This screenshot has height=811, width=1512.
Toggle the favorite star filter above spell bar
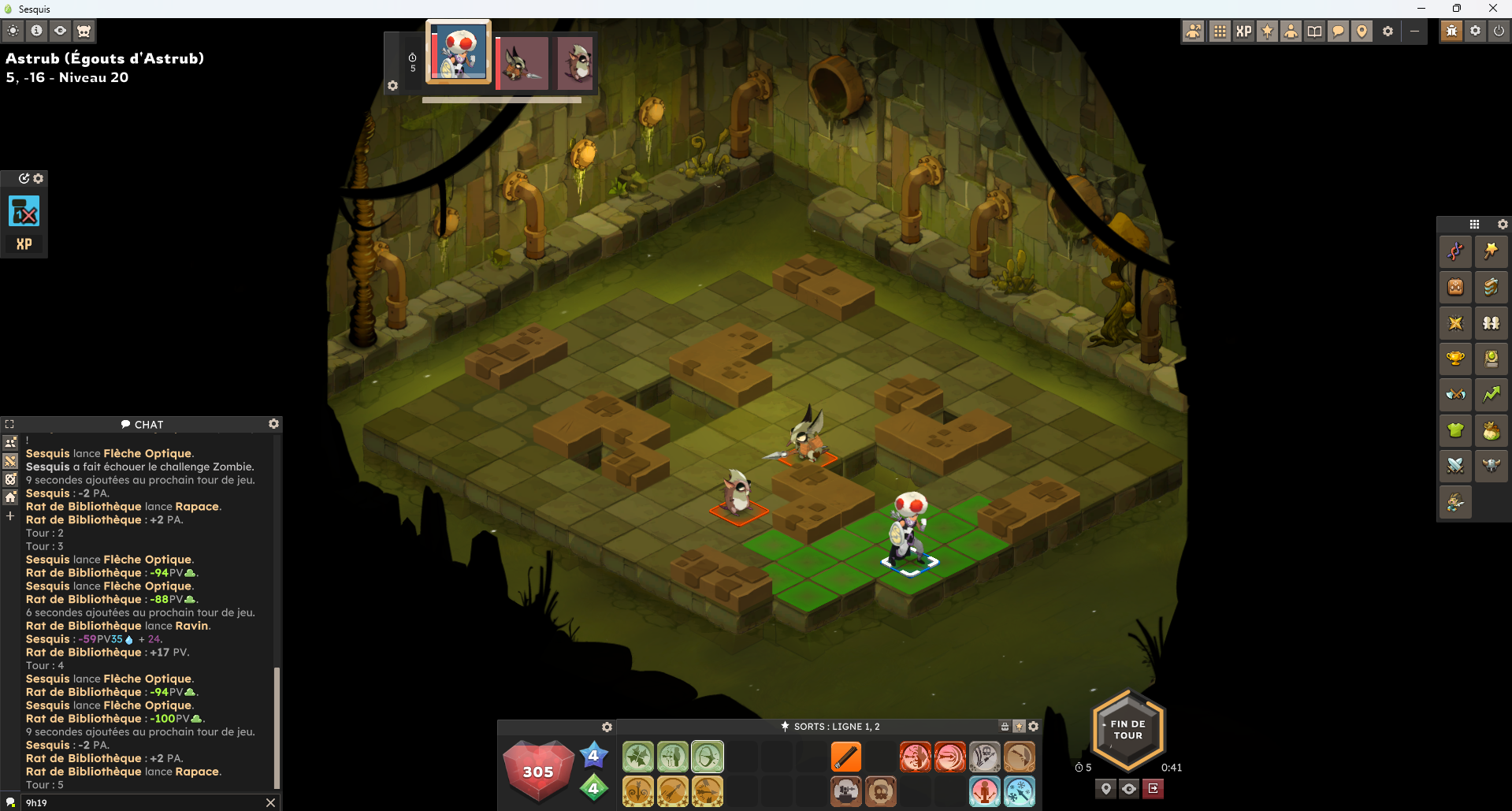1019,726
